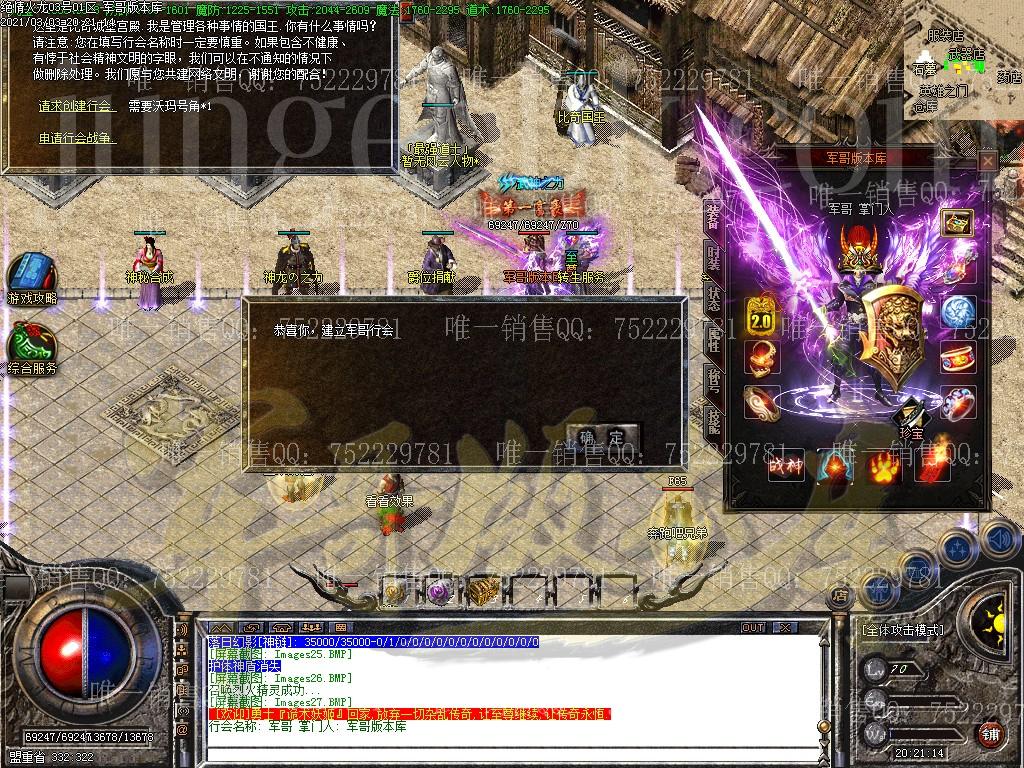Switch to the 状态 status tab
The image size is (1024, 768).
pyautogui.click(x=713, y=300)
